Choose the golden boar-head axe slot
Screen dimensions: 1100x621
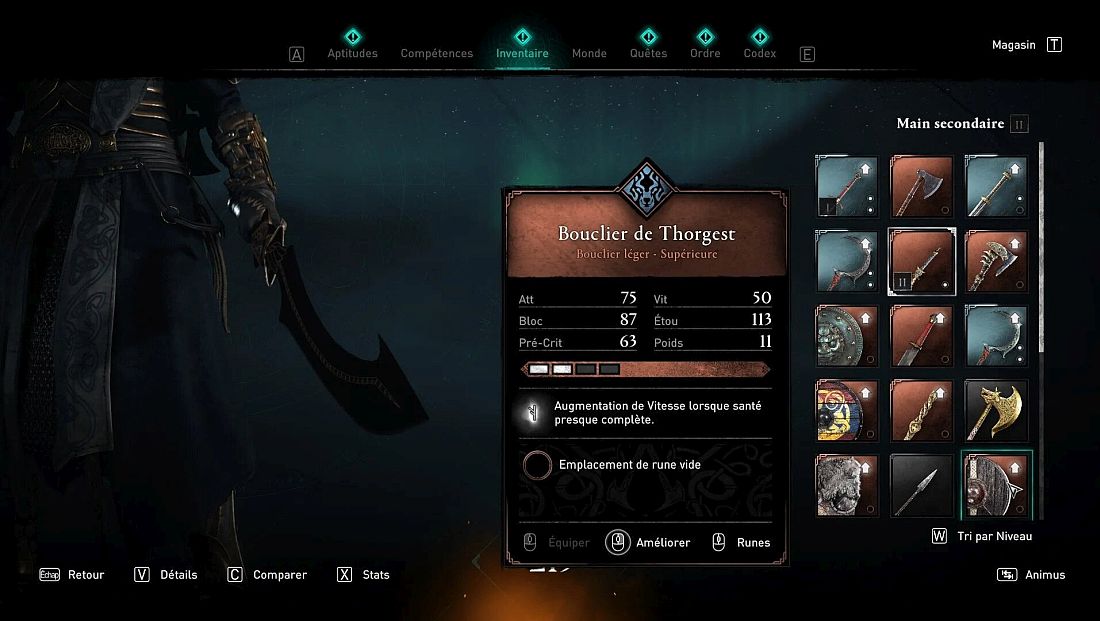[x=996, y=410]
